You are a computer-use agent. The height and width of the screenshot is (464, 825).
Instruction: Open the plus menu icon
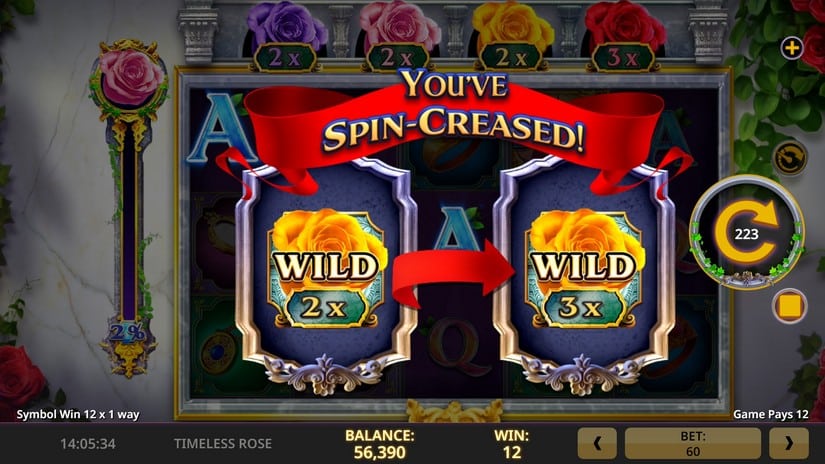[791, 48]
